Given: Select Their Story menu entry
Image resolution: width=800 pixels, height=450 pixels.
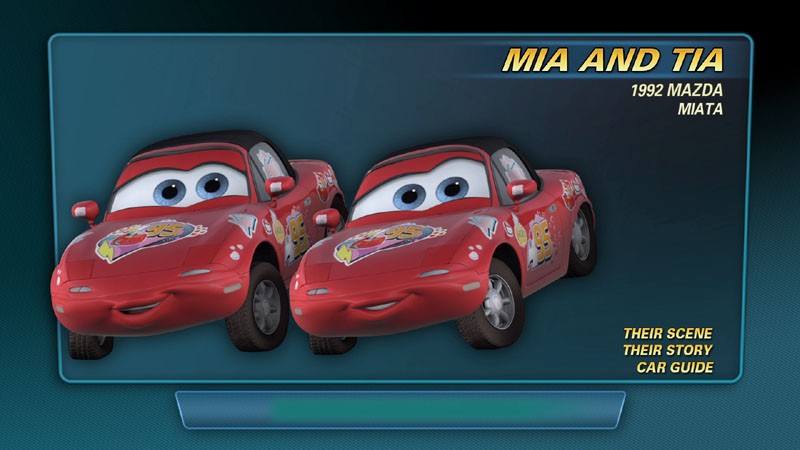Looking at the screenshot, I should (x=667, y=350).
